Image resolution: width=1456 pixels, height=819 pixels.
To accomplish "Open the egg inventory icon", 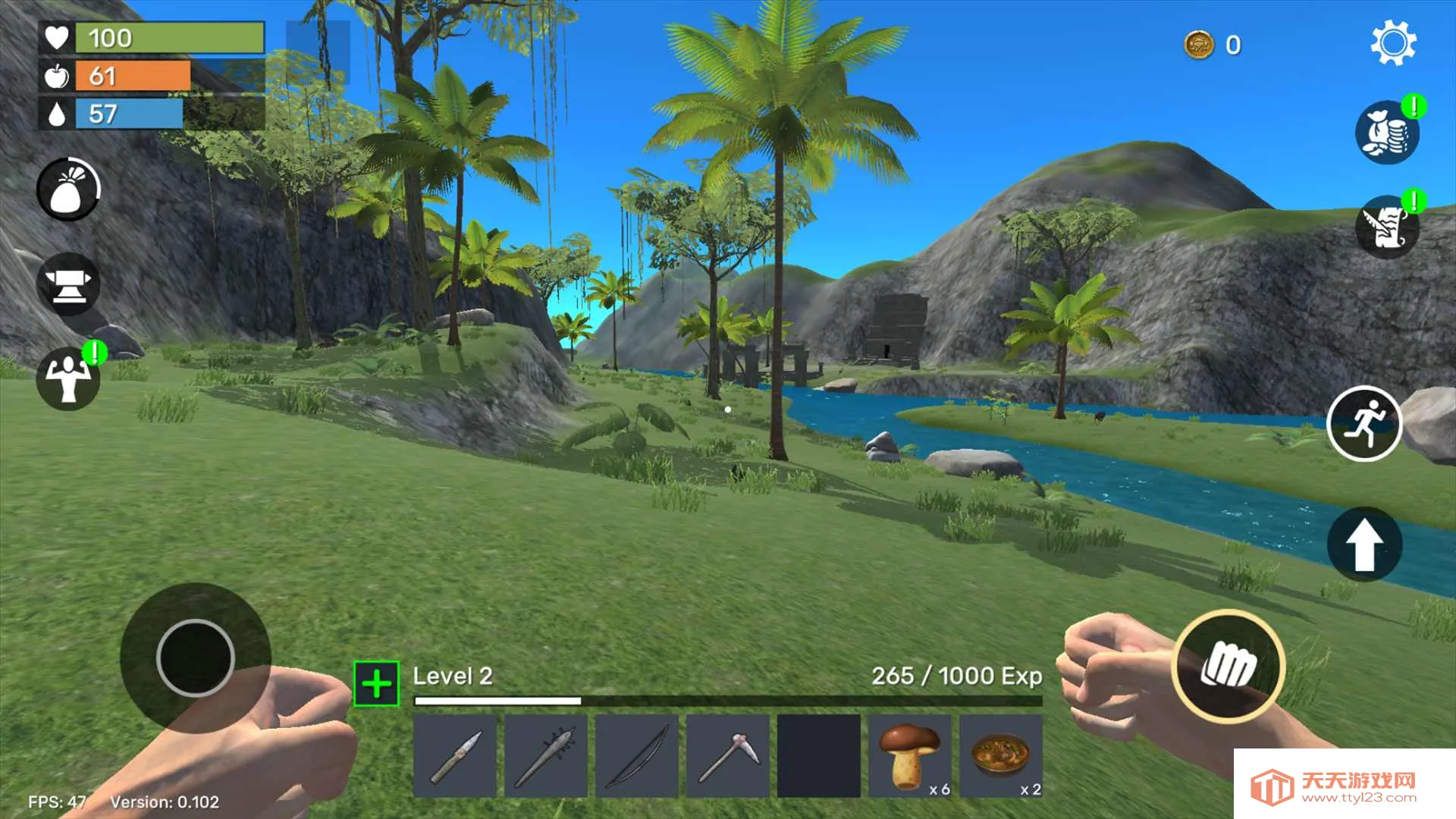I will (x=67, y=189).
